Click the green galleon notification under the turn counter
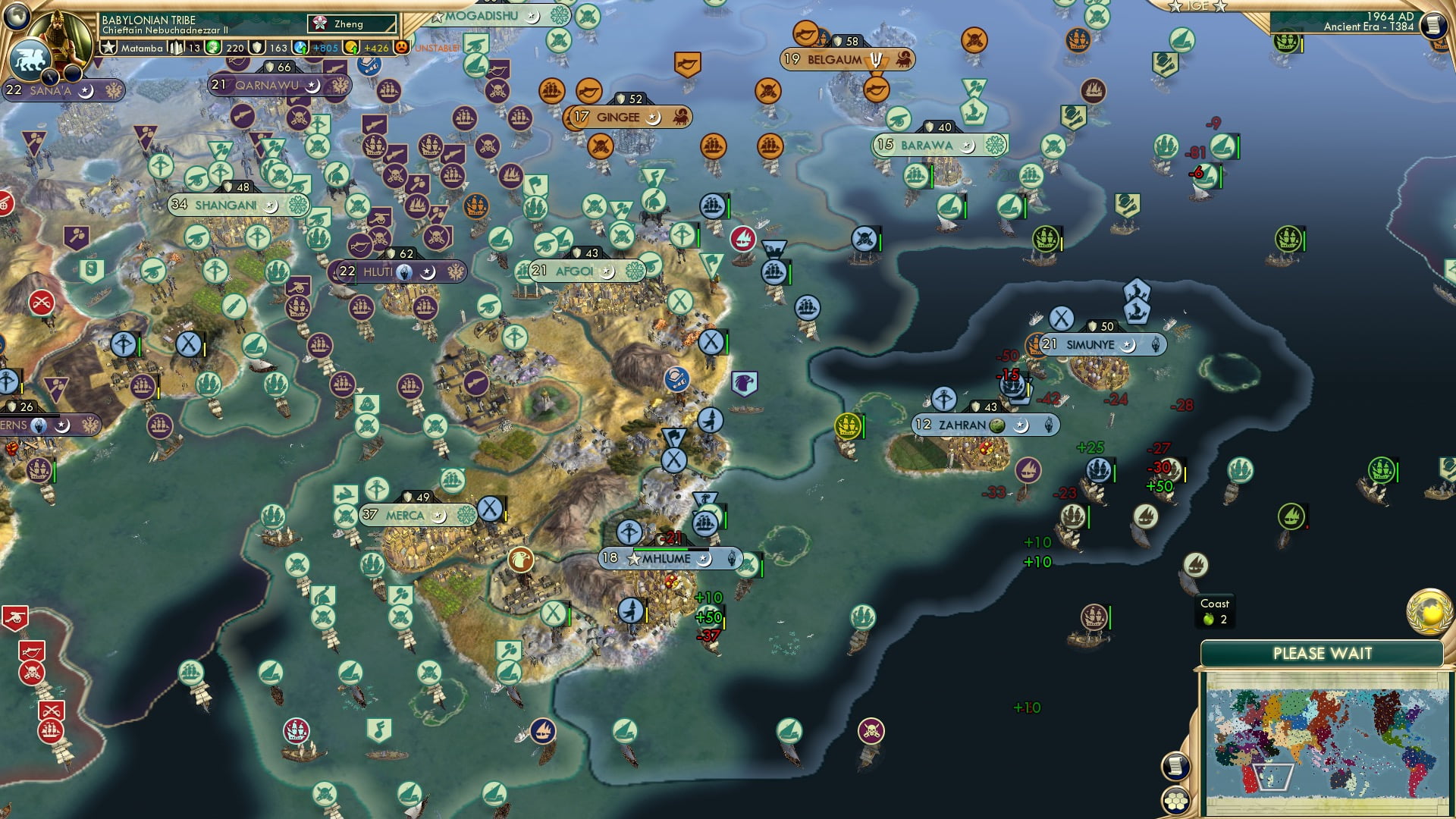 click(1287, 39)
